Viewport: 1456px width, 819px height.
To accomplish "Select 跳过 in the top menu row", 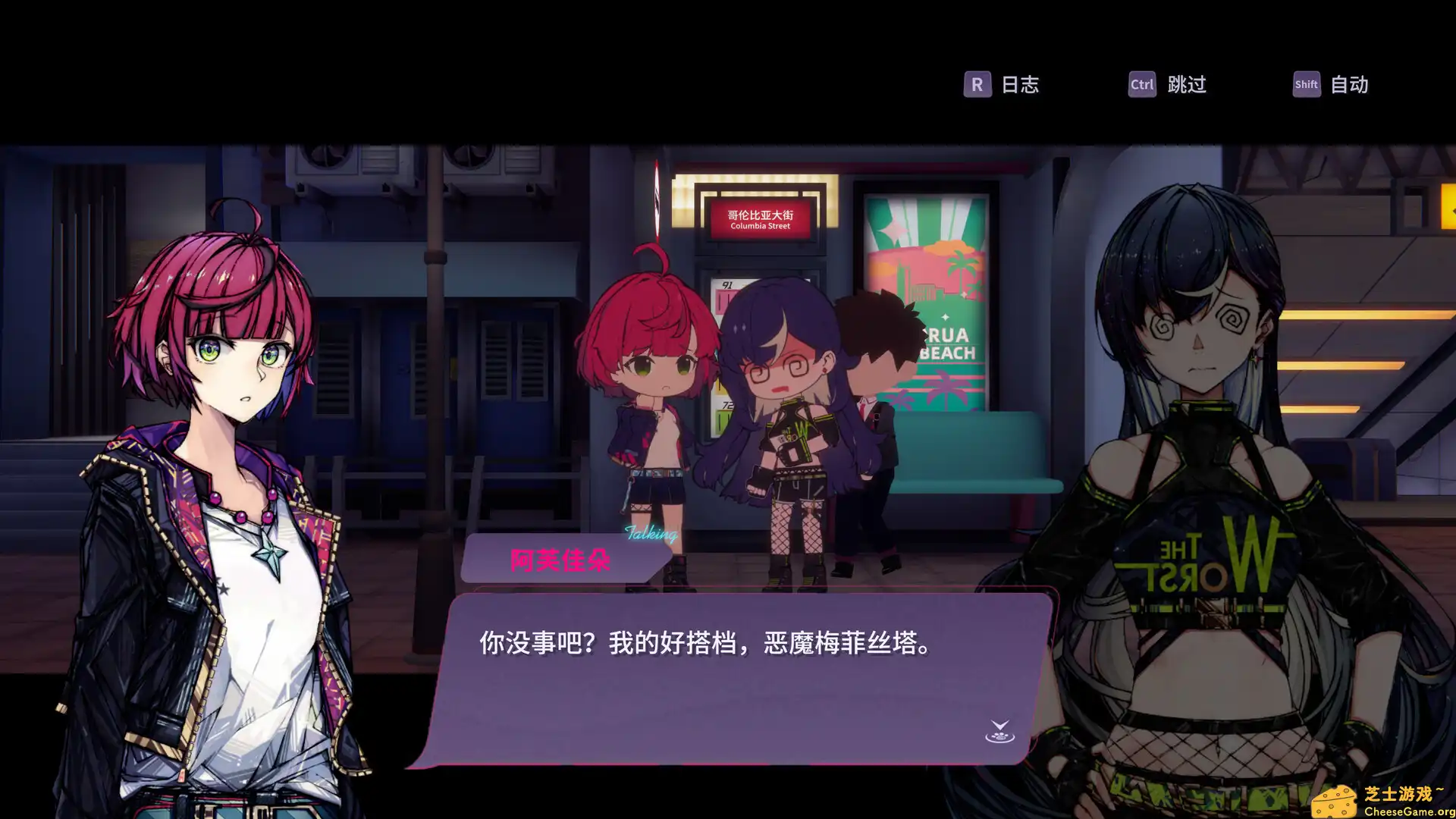I will point(1185,85).
